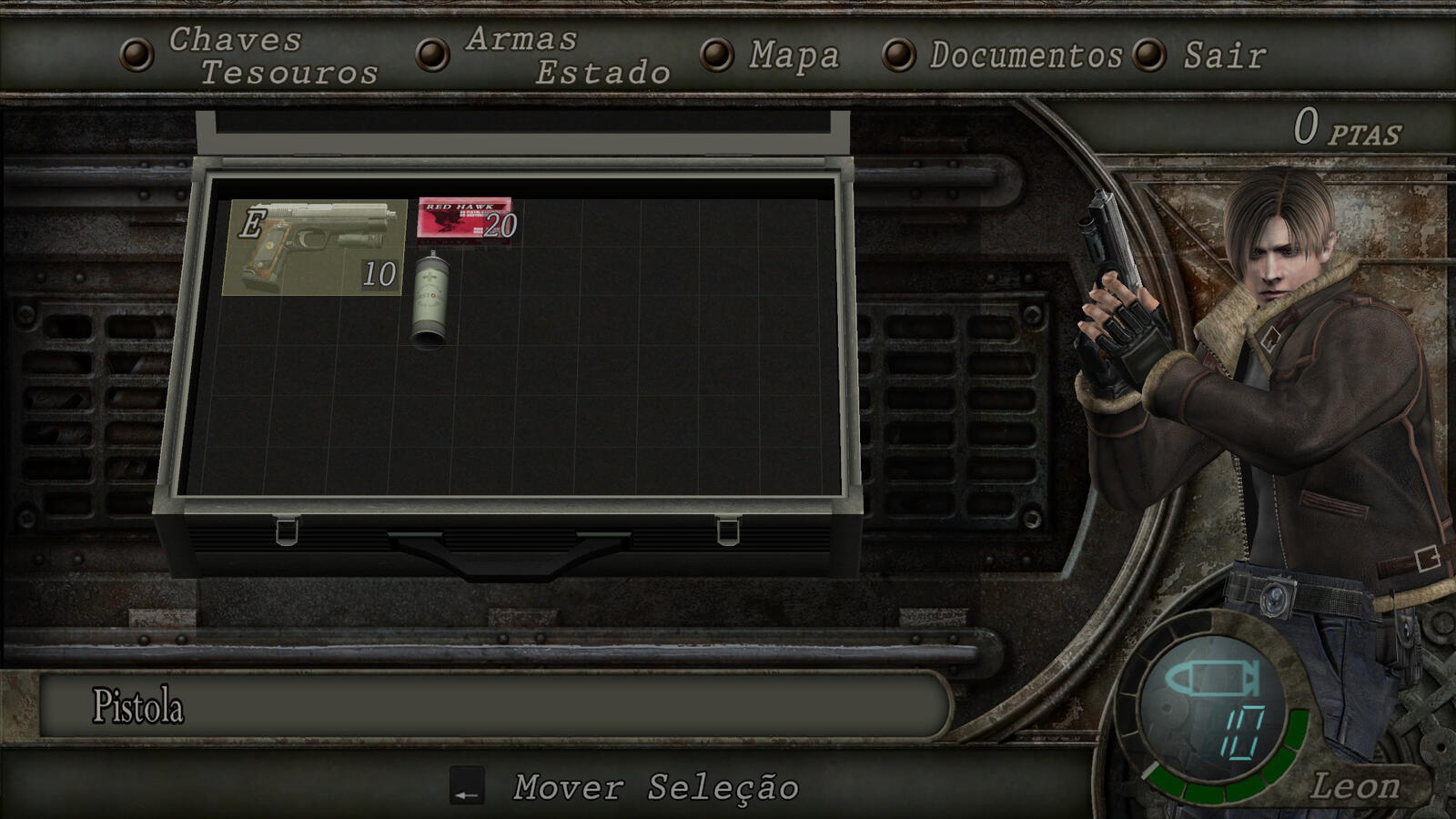
Task: Pick the Red Hawk ammo box
Action: click(466, 219)
